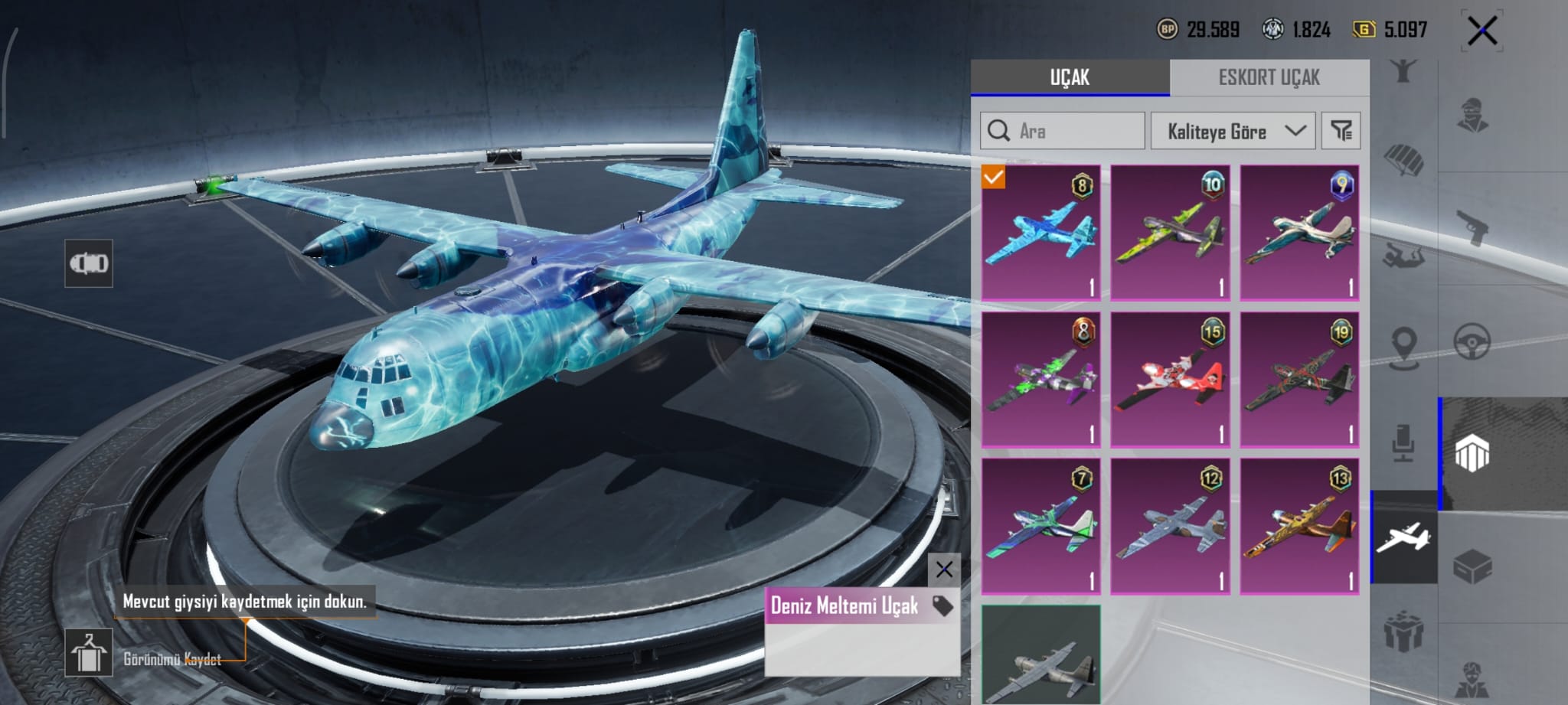Open the pistol weapon category
1568x705 pixels.
(x=1472, y=228)
